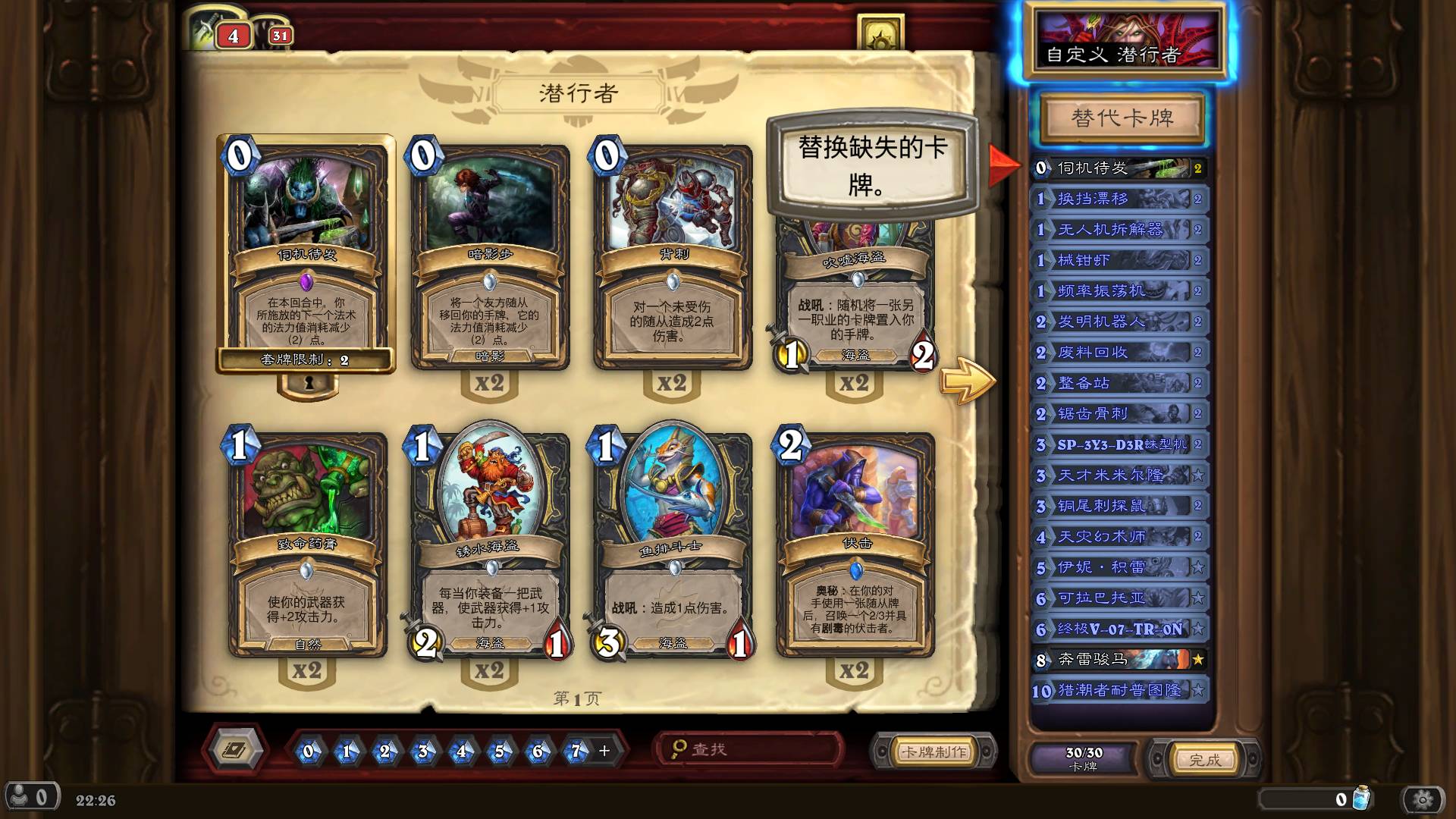Open 卡牌制作 card crafting mode
This screenshot has height=819, width=1456.
click(x=933, y=752)
